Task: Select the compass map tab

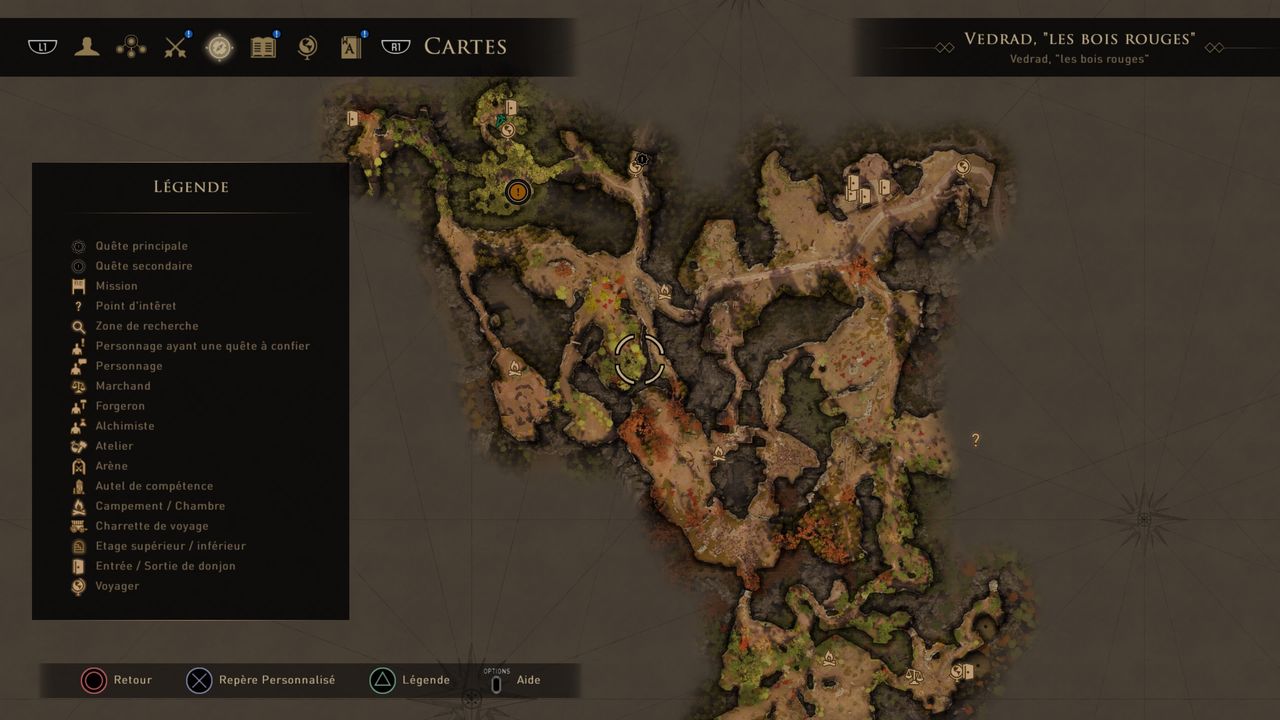Action: [219, 47]
